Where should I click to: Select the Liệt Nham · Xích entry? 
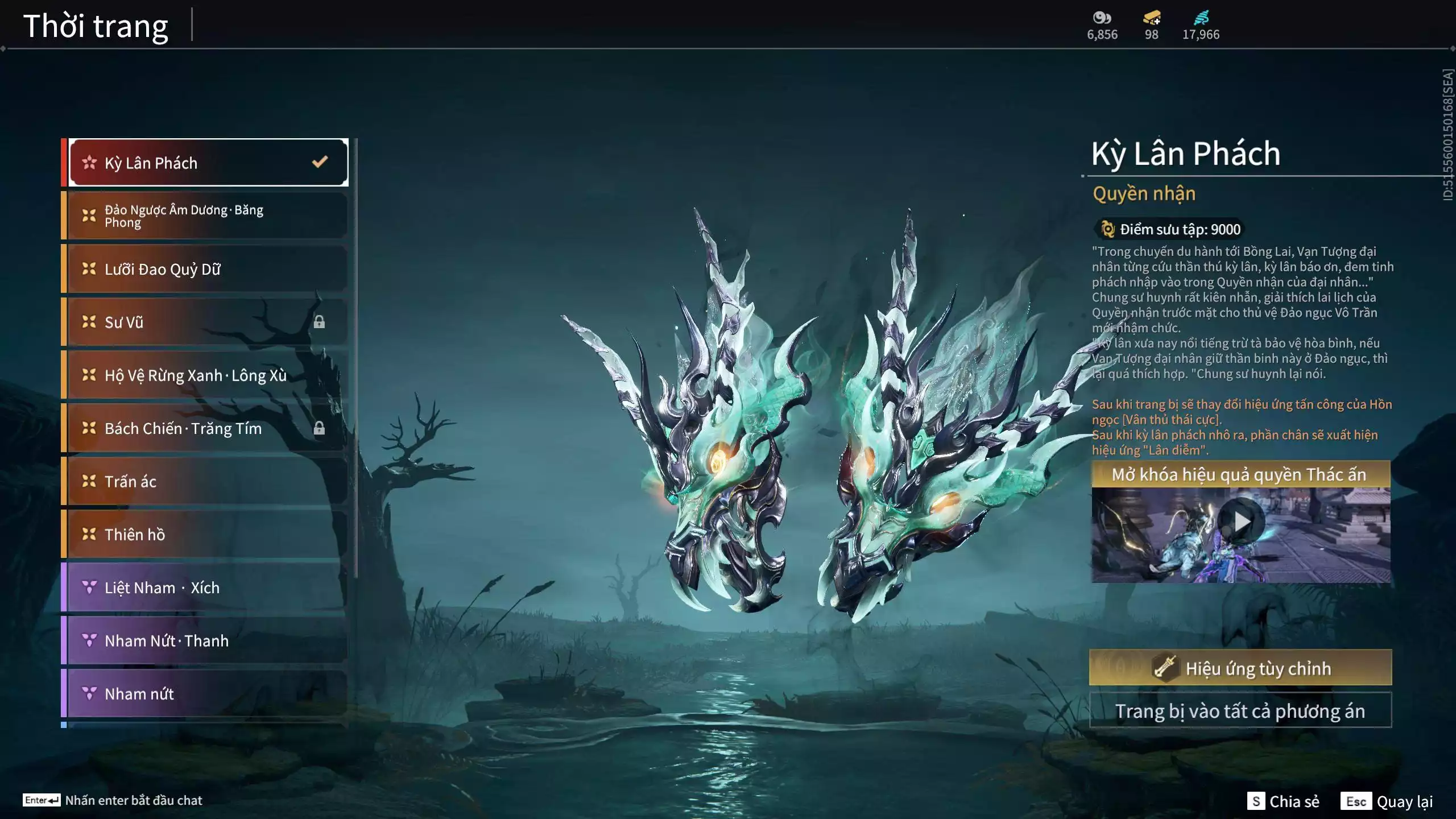(x=208, y=588)
